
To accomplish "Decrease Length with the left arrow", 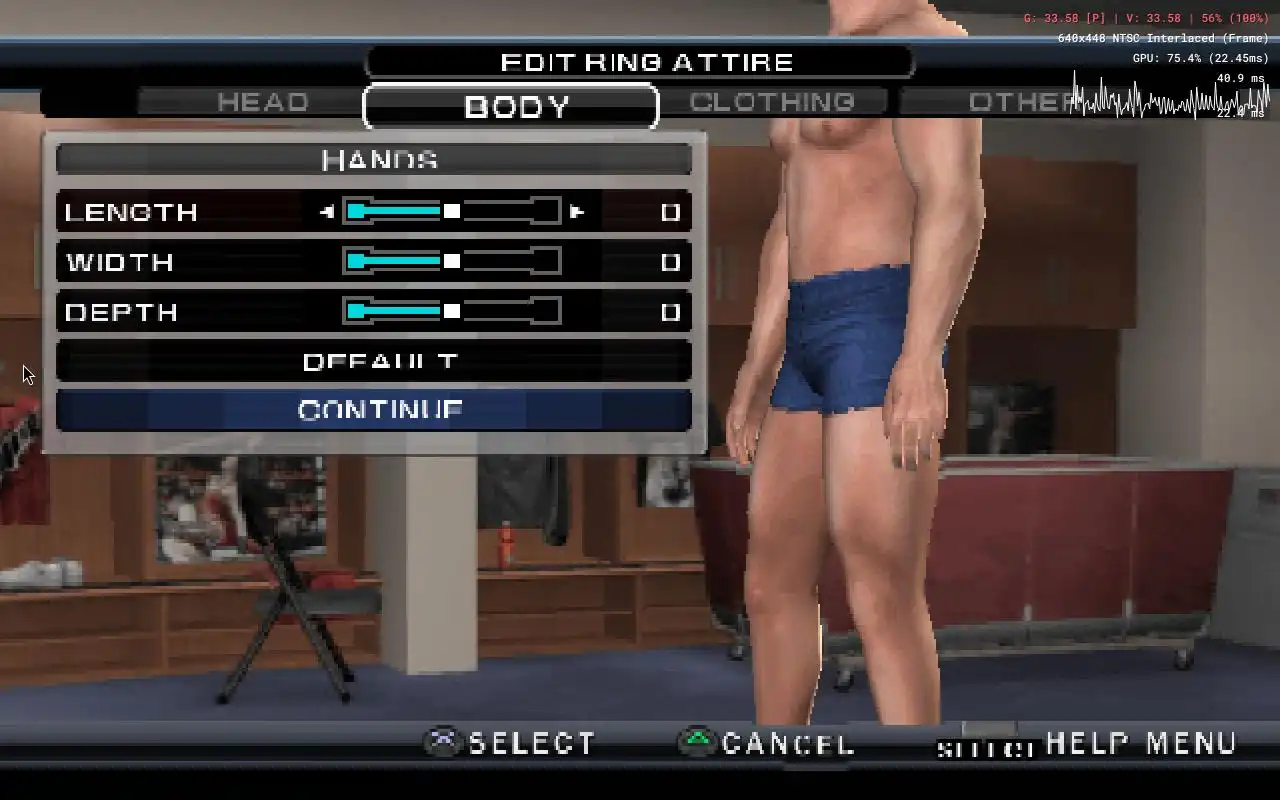I will click(x=326, y=212).
